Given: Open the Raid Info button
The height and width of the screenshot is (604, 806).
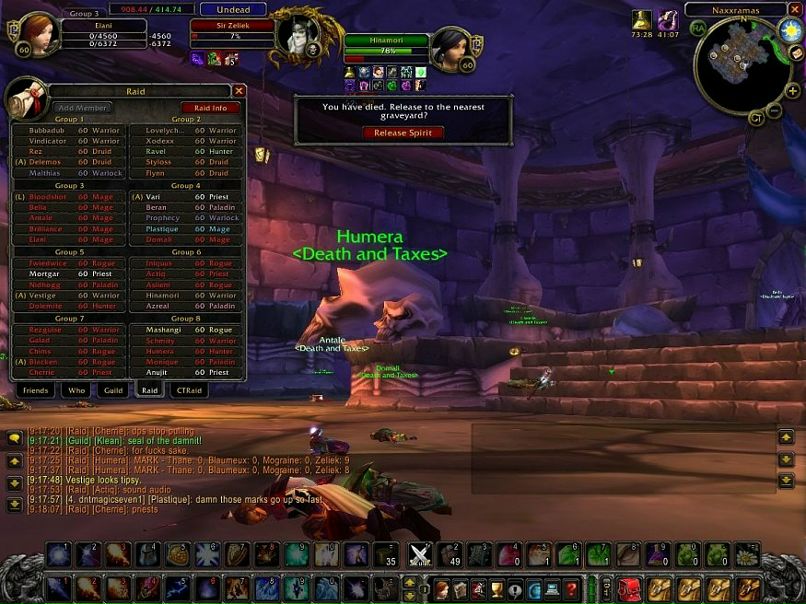Looking at the screenshot, I should [210, 108].
